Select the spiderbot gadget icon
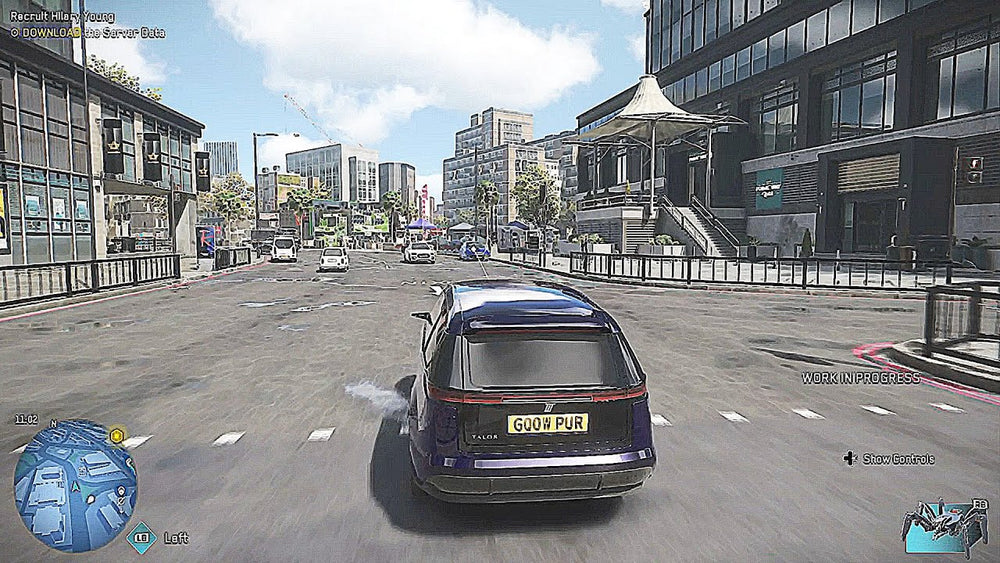The width and height of the screenshot is (1000, 563). click(x=944, y=526)
